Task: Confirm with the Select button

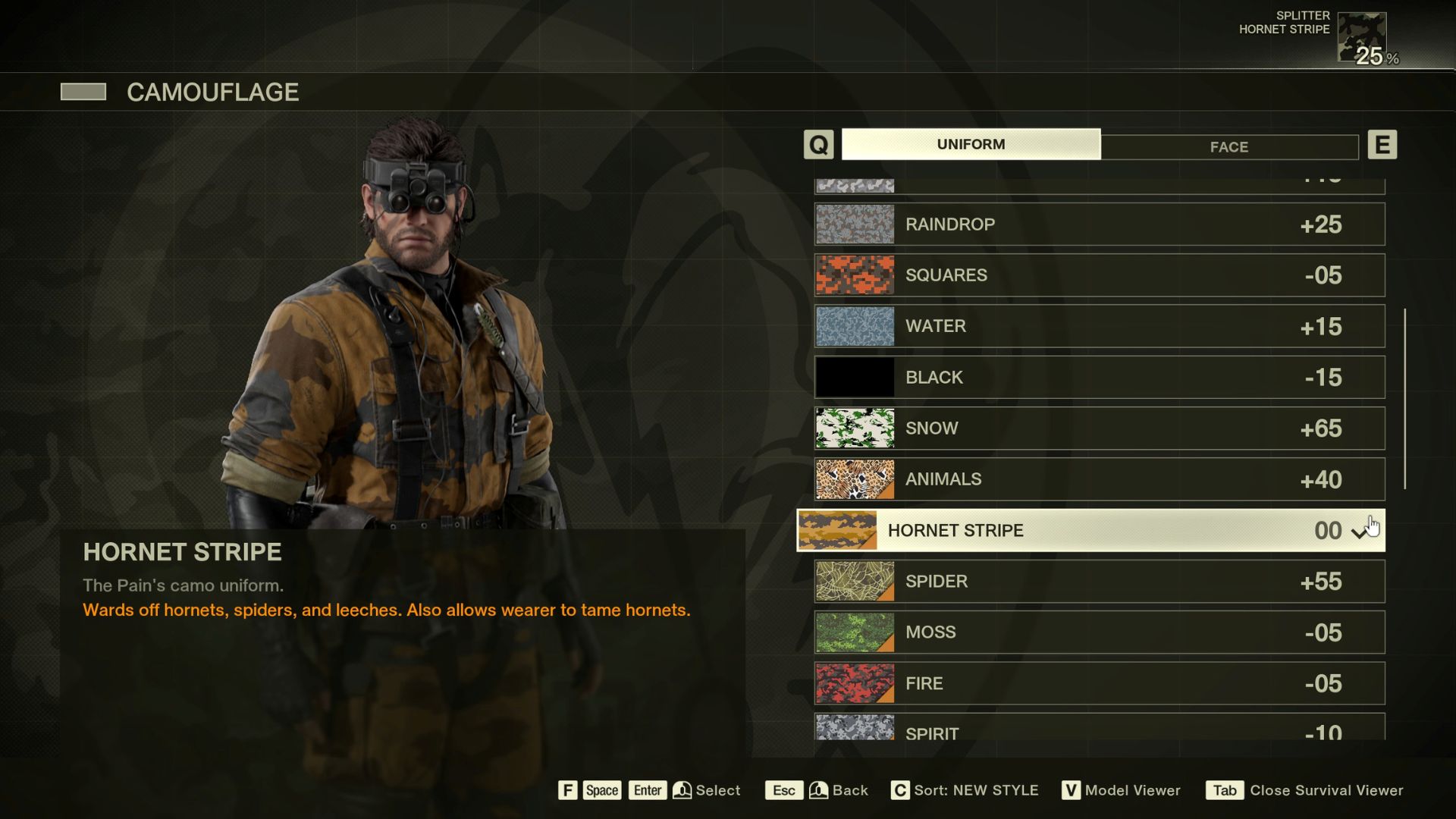Action: (705, 790)
